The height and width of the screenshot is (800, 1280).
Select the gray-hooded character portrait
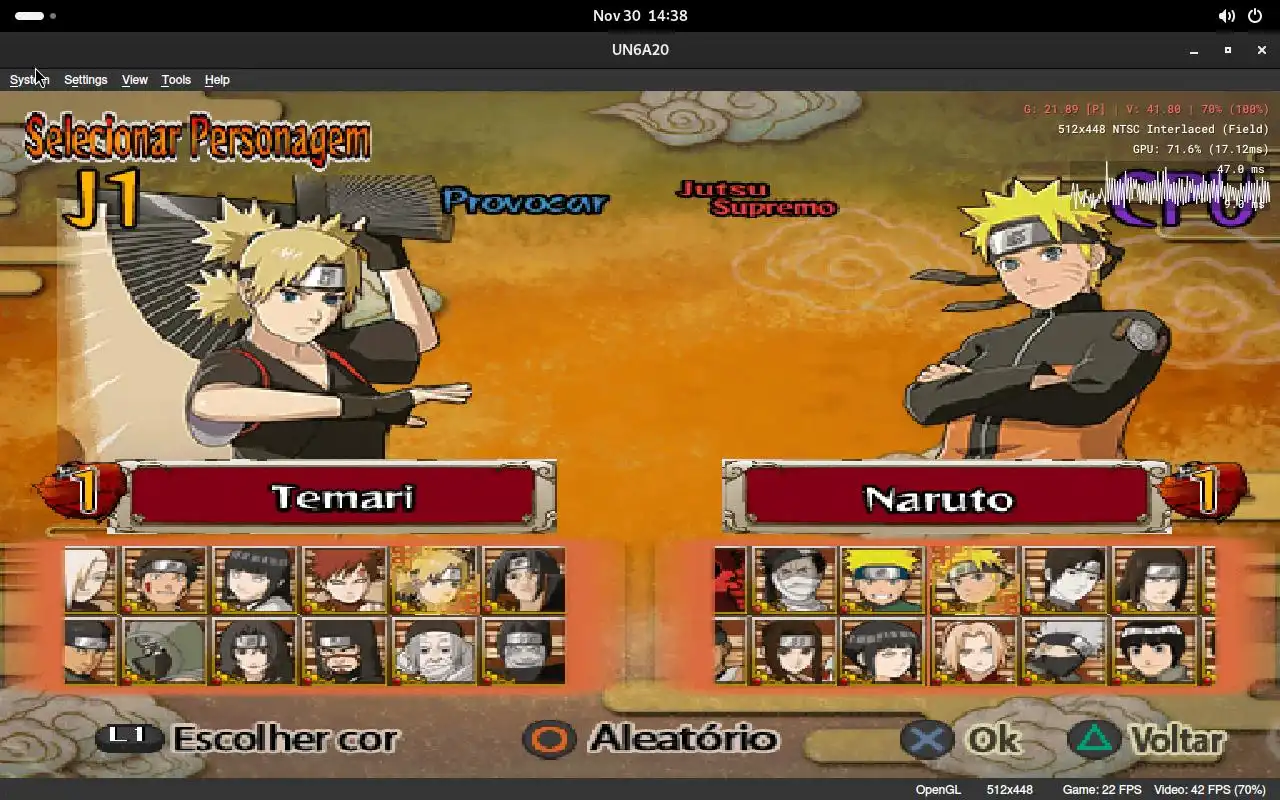163,650
